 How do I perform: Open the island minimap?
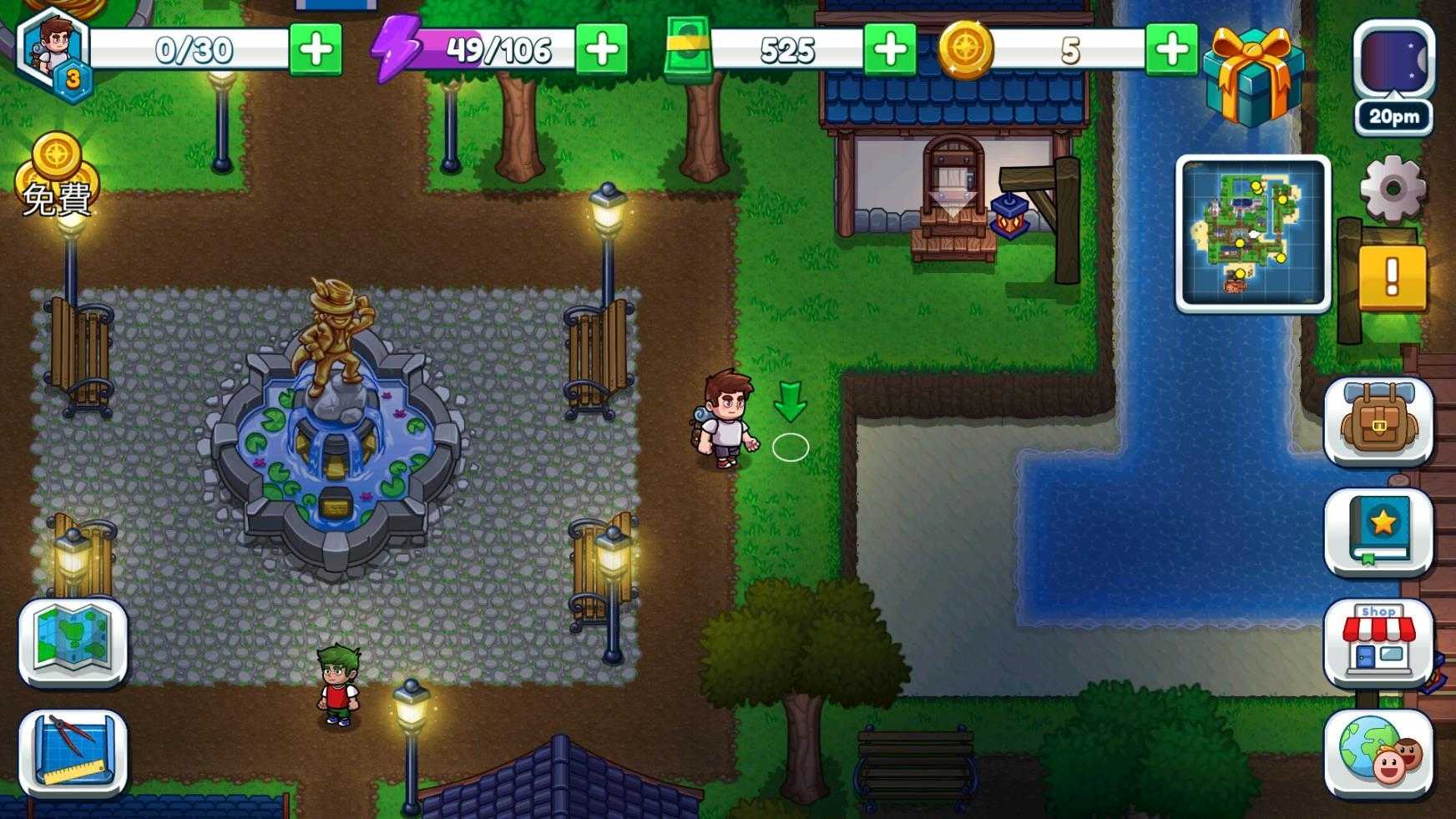[1252, 234]
